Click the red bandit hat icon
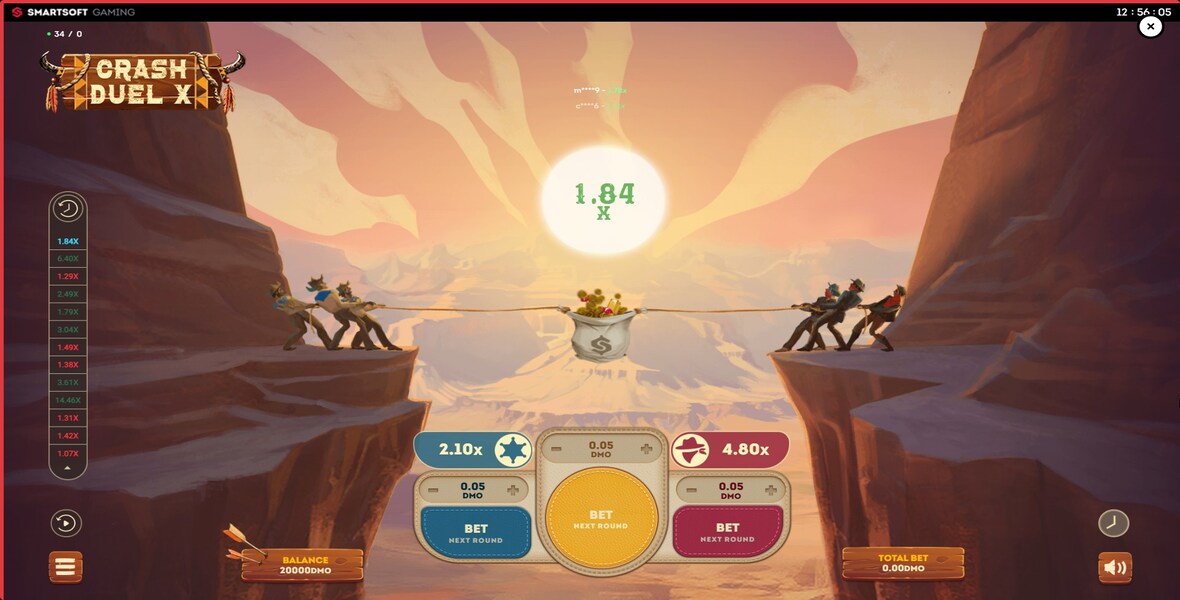Screen dimensions: 1180x600 (x=692, y=450)
